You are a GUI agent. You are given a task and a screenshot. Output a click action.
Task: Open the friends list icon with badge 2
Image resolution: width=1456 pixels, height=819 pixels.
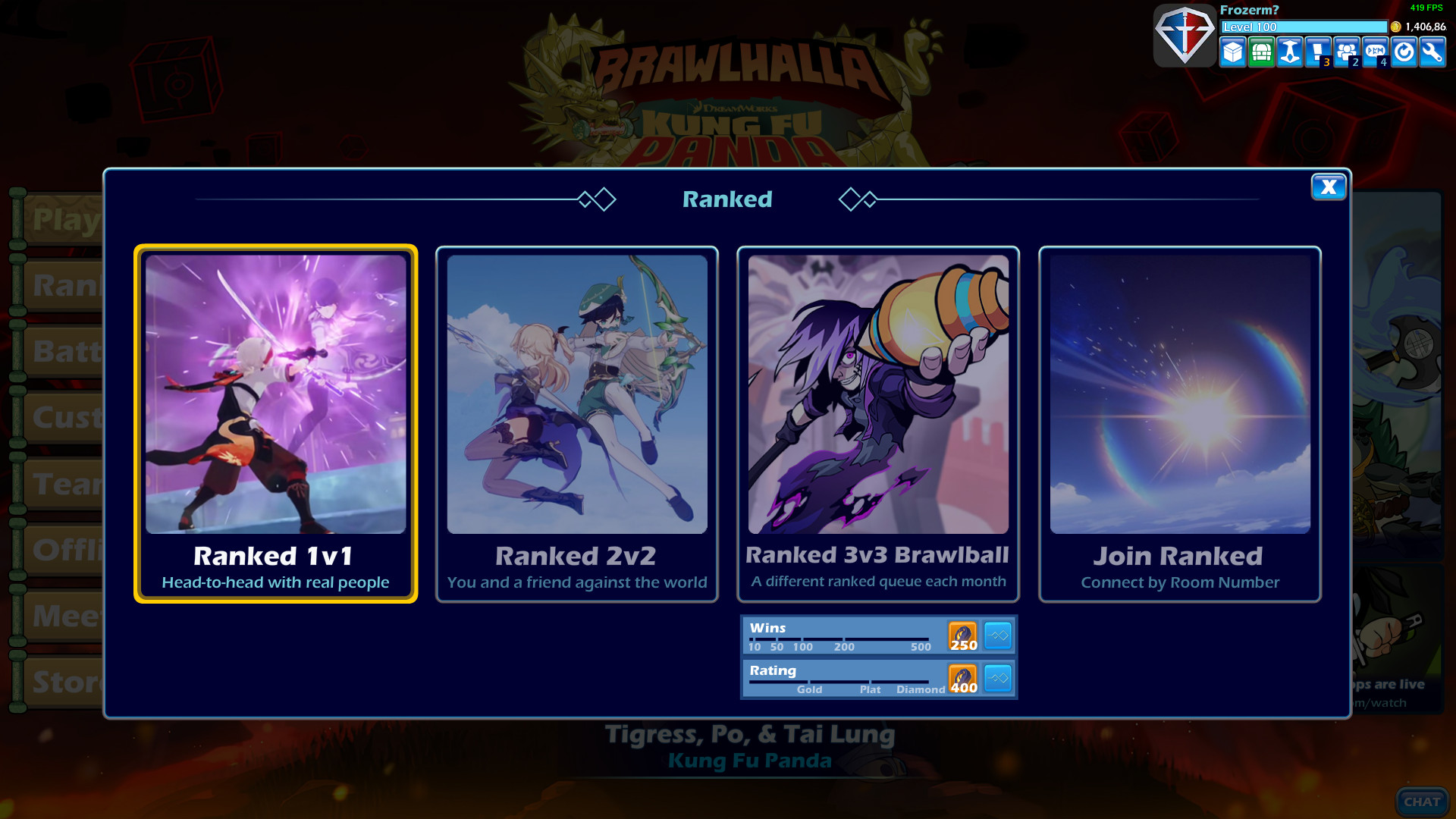[1345, 52]
